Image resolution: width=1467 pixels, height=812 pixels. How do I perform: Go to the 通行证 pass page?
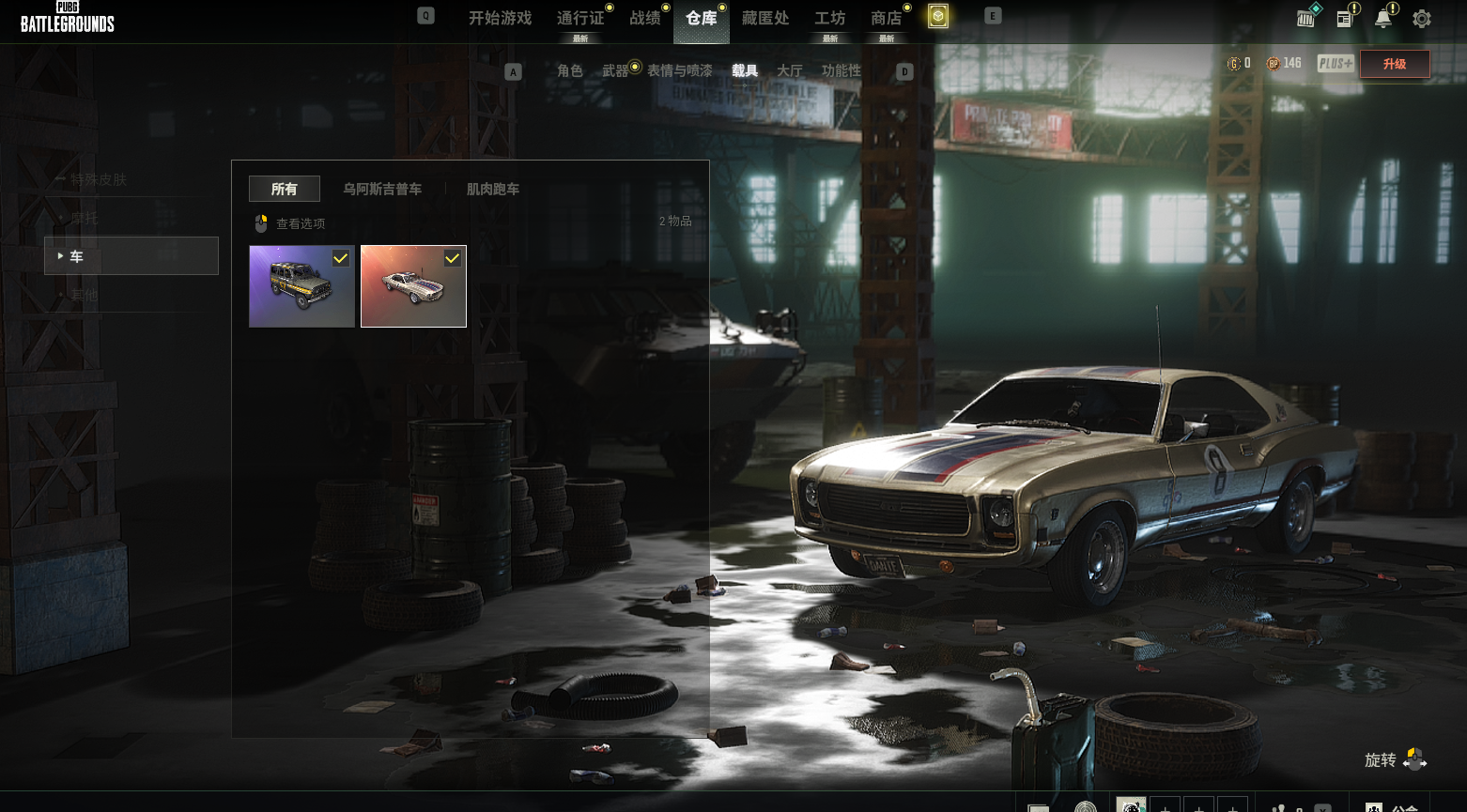580,19
